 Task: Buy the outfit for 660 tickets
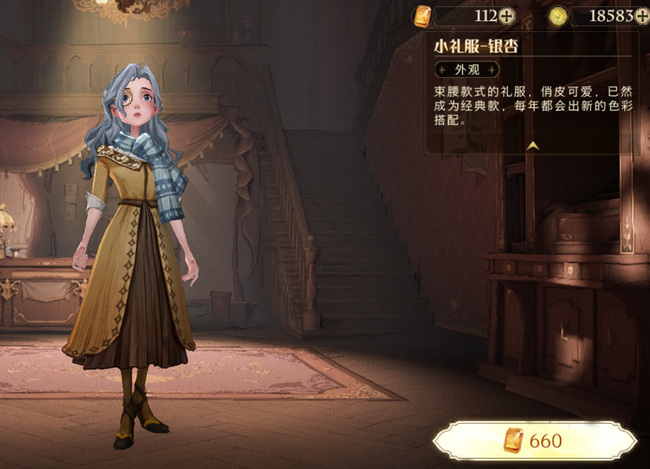(x=534, y=440)
